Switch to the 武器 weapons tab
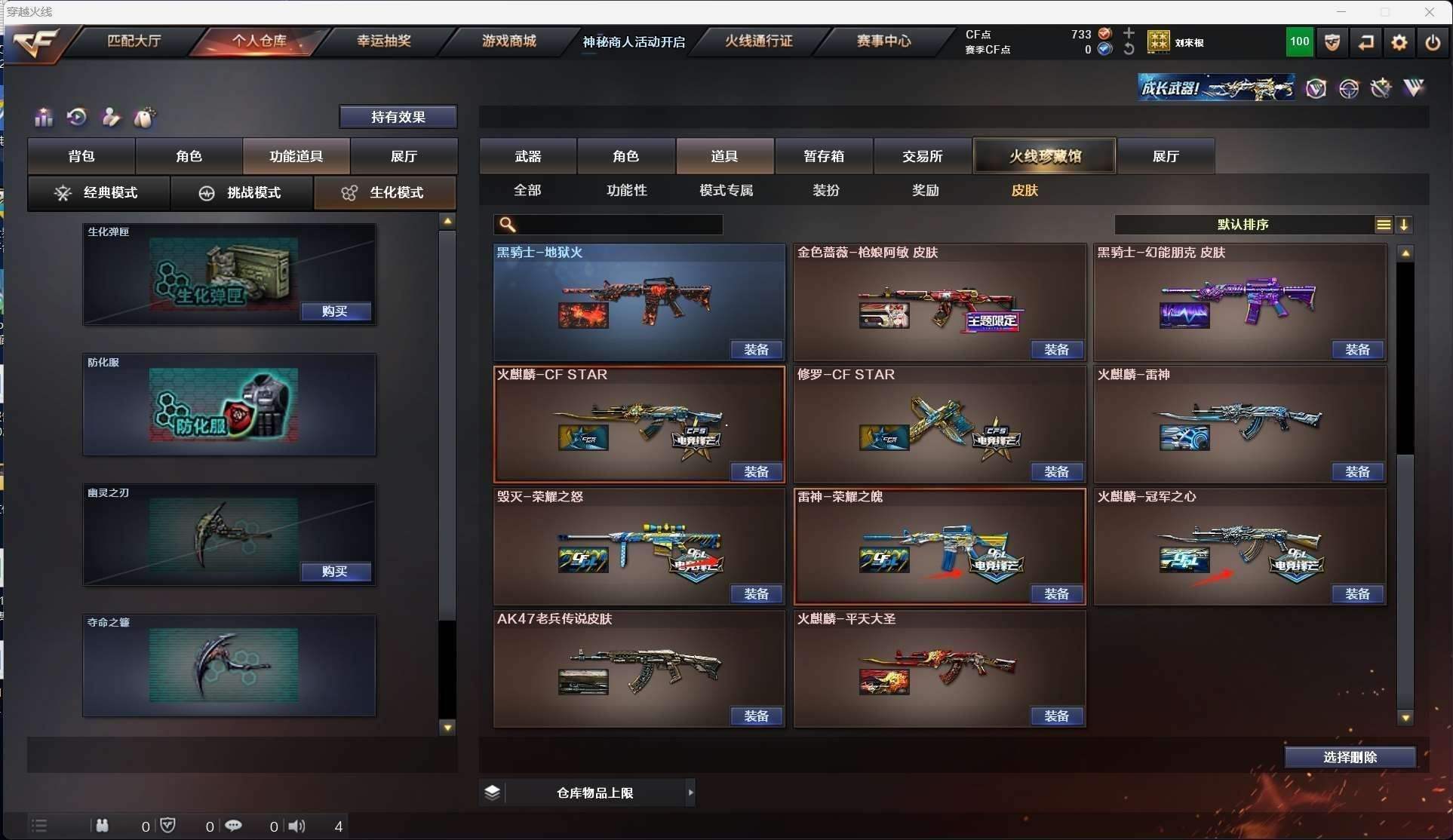This screenshot has width=1453, height=840. (528, 156)
